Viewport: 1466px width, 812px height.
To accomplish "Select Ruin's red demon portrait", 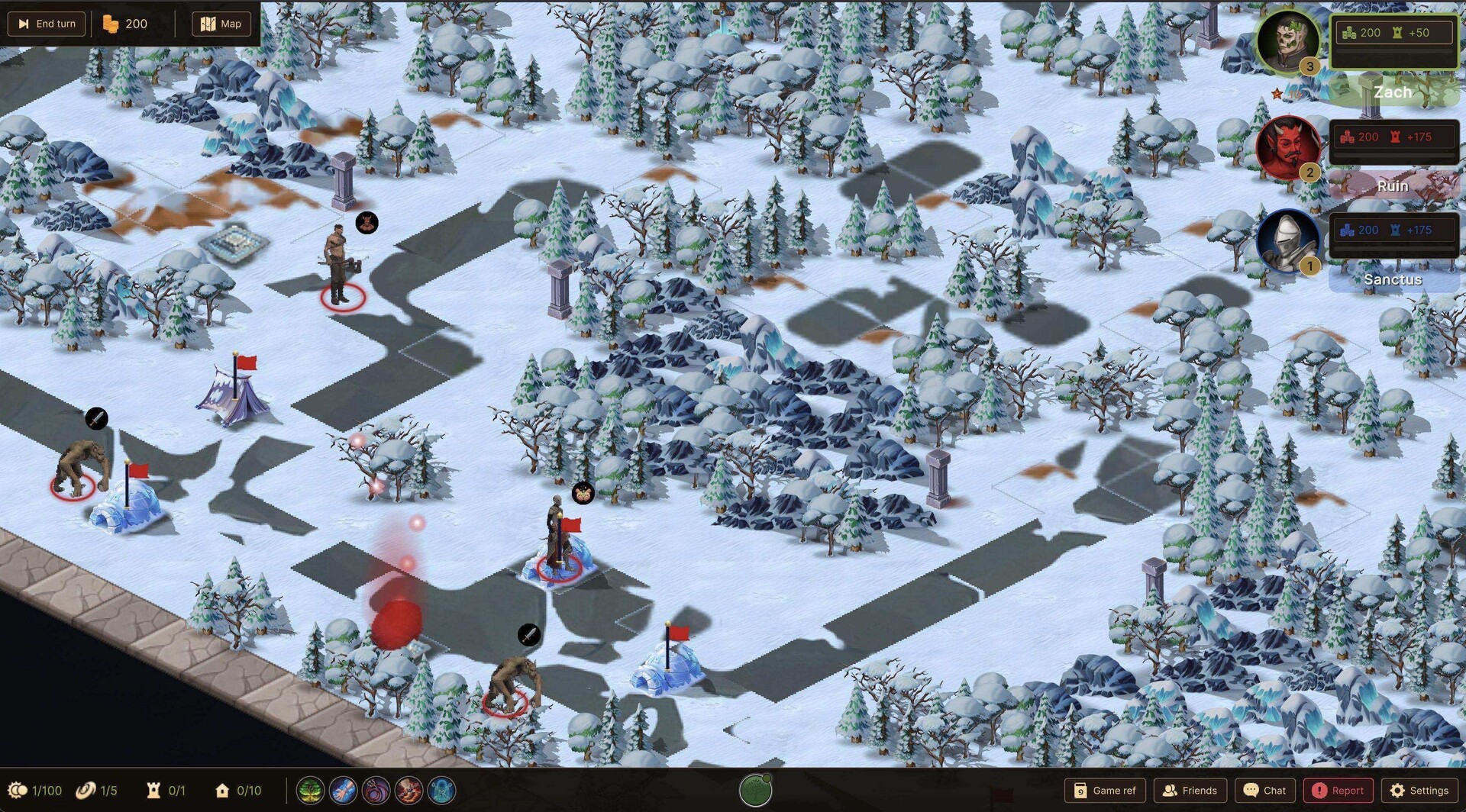I will pyautogui.click(x=1288, y=146).
